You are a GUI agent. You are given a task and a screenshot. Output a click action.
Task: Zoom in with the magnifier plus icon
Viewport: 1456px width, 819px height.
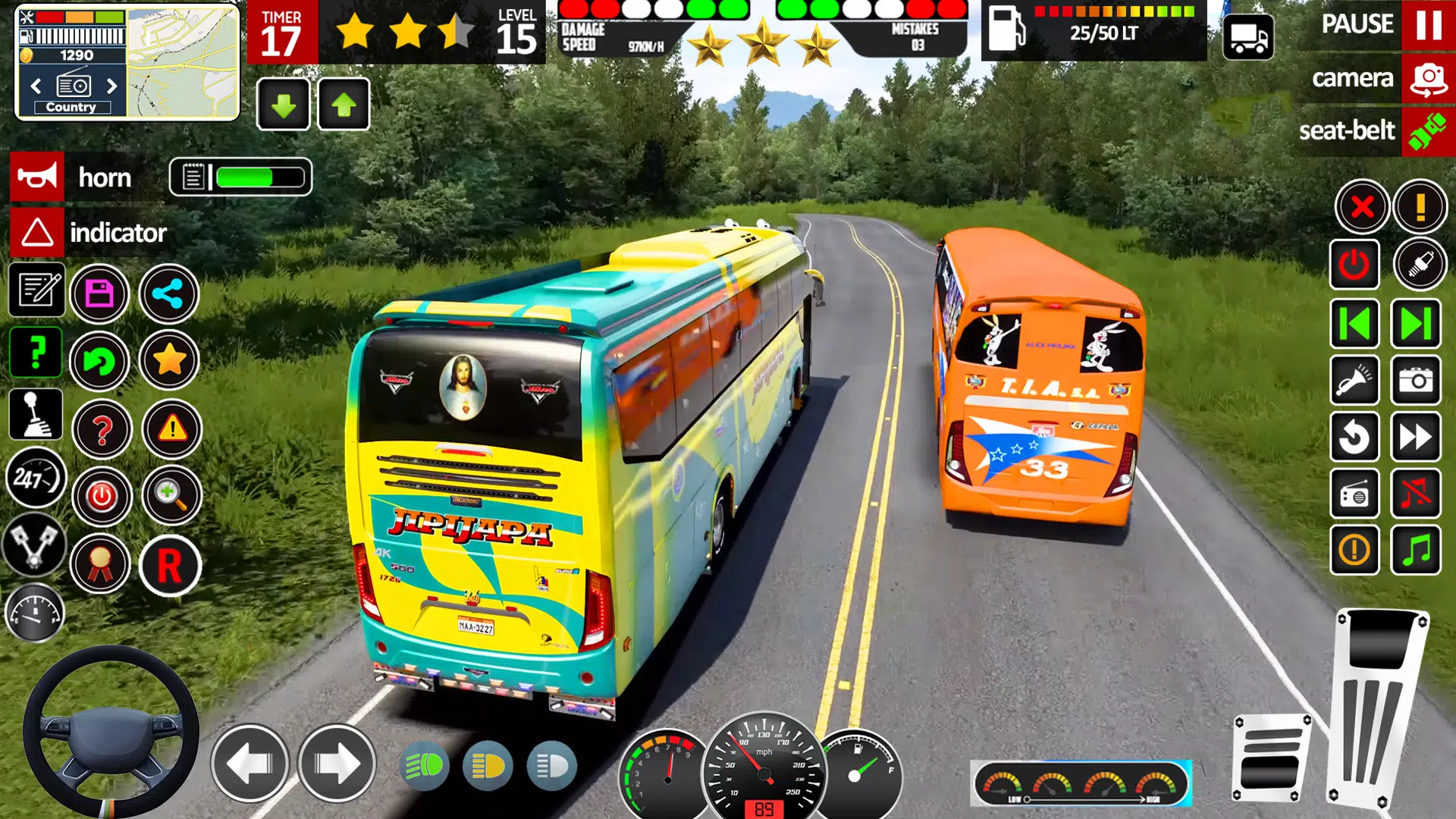(171, 495)
